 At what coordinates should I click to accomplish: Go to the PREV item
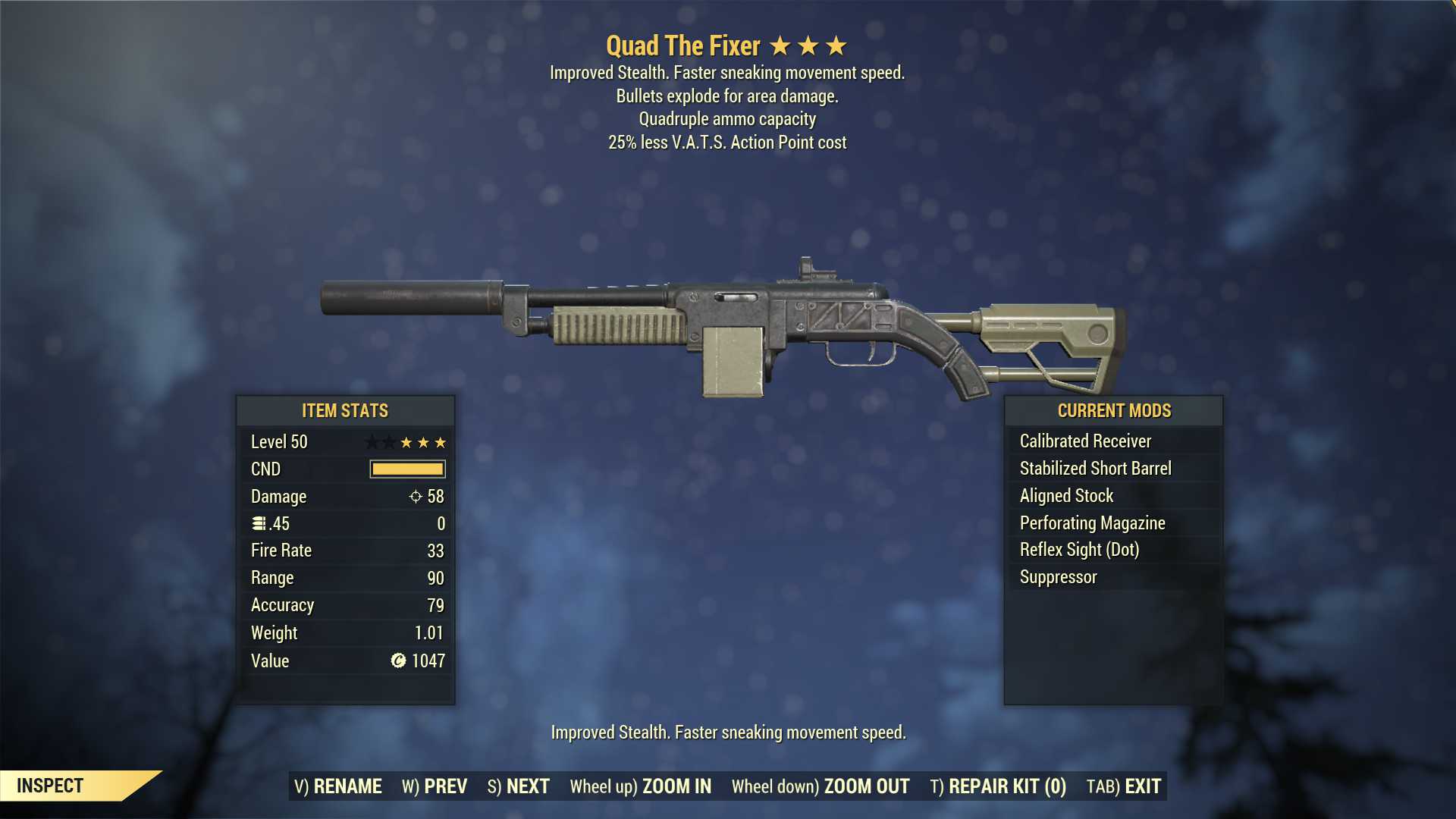pyautogui.click(x=435, y=786)
